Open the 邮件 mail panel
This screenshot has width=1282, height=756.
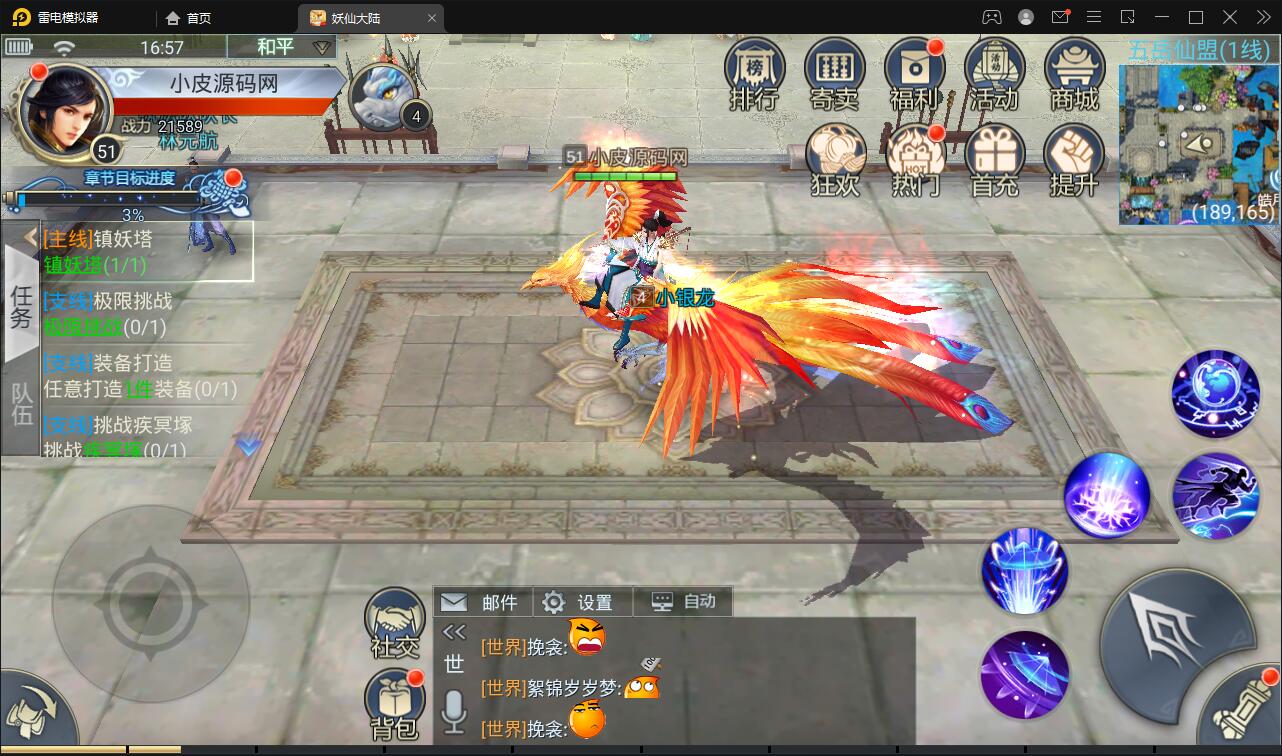click(x=483, y=601)
